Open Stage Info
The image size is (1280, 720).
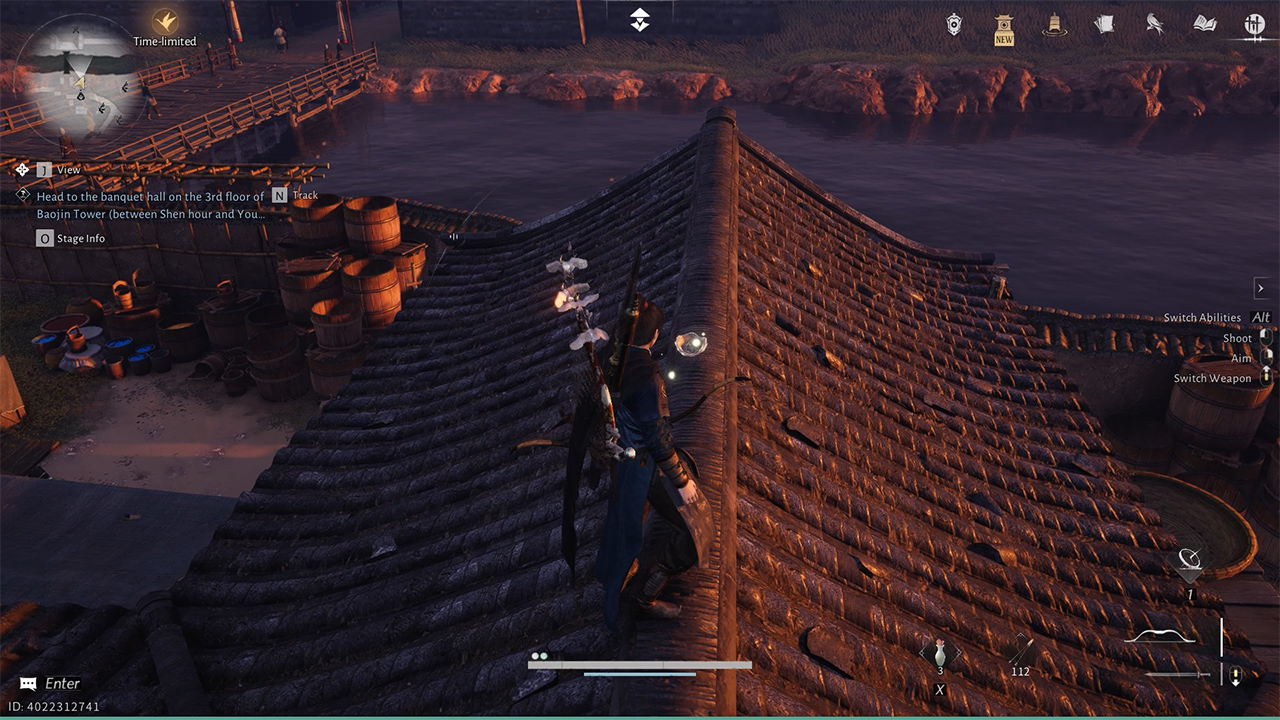point(74,238)
